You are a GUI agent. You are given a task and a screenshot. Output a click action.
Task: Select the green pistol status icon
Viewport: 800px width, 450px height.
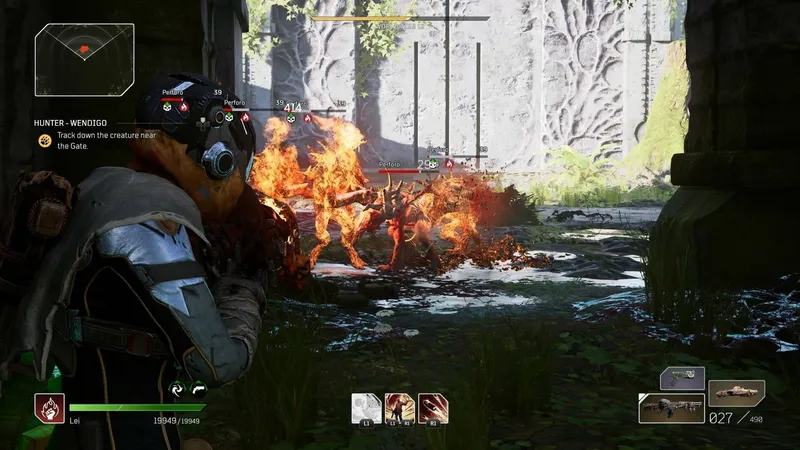(198, 390)
